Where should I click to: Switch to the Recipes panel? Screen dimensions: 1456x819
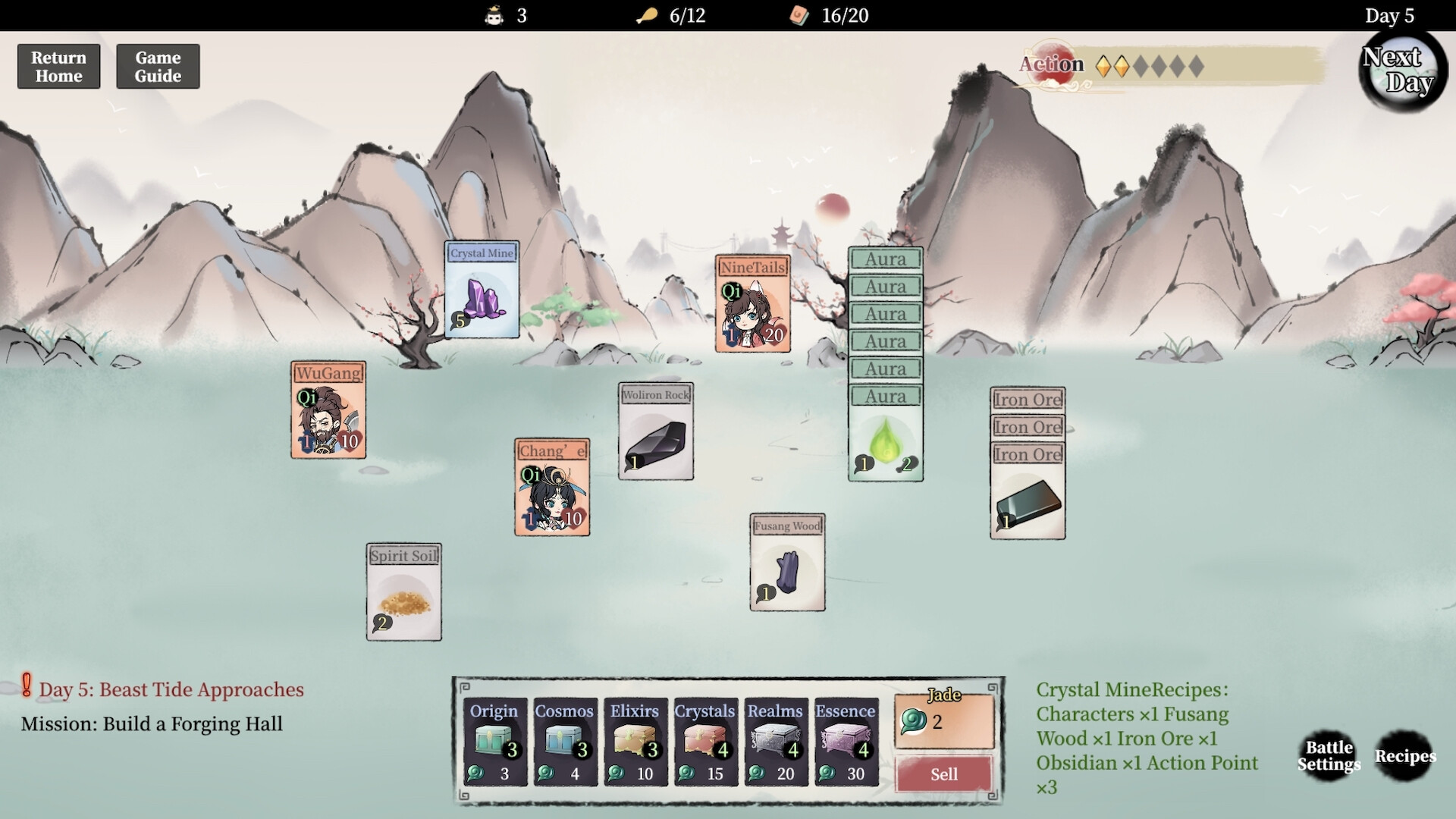1404,756
